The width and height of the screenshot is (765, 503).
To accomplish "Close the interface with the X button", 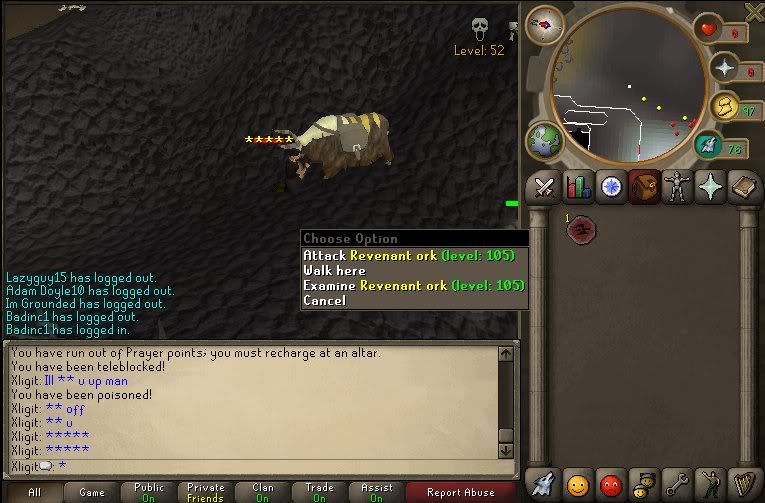I will (755, 10).
